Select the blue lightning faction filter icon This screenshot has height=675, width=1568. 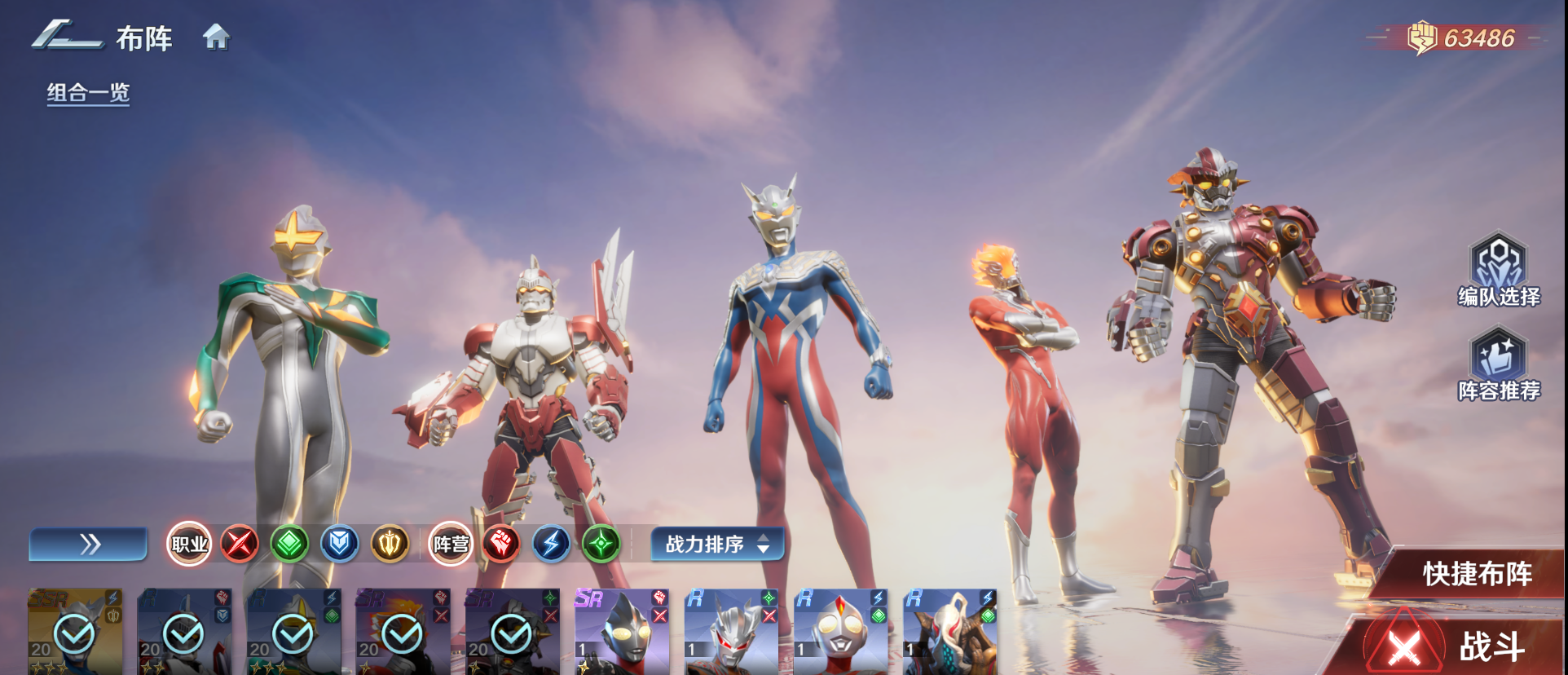[550, 544]
